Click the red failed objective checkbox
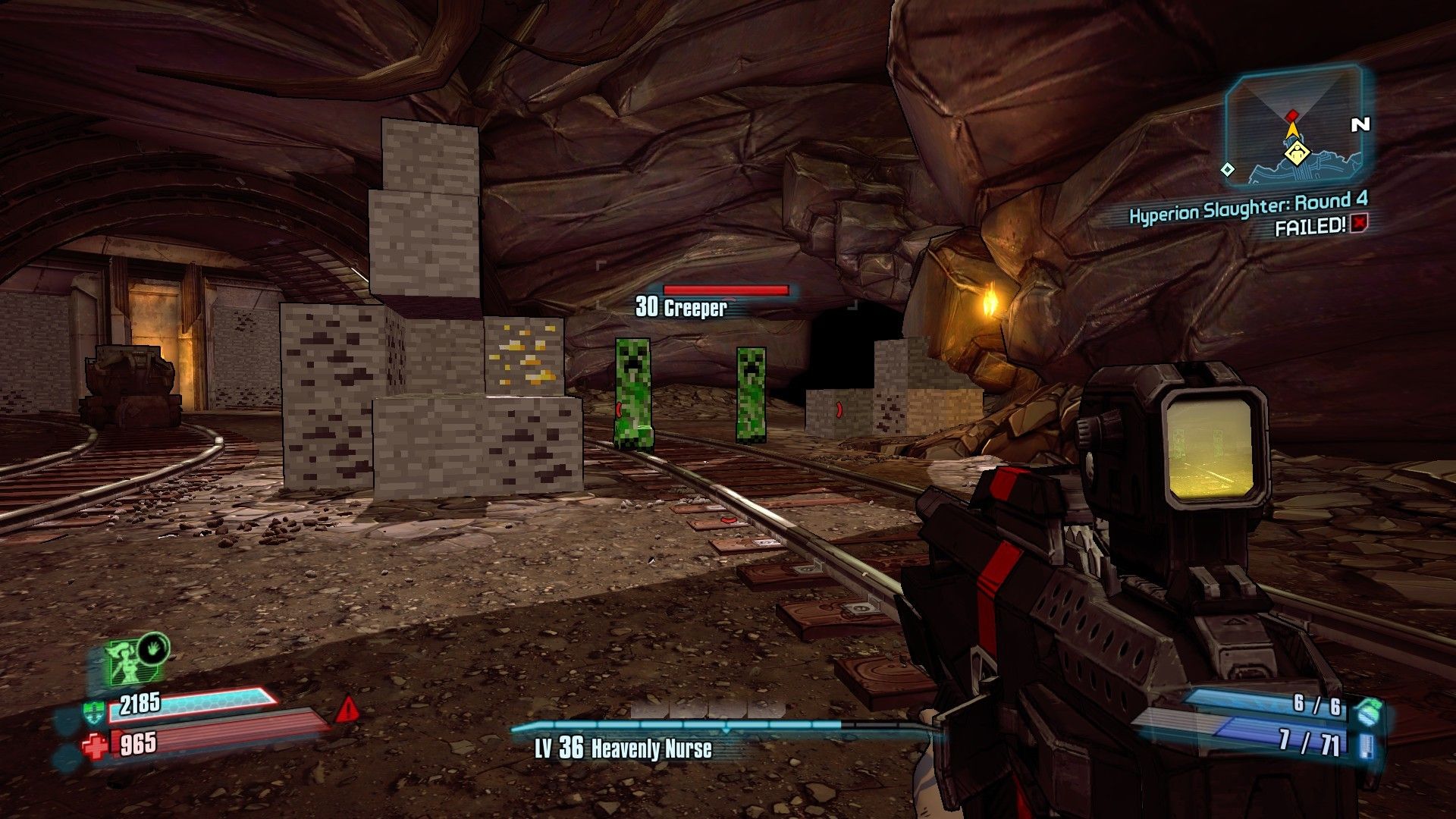Screen dimensions: 1456x819 pyautogui.click(x=1360, y=223)
